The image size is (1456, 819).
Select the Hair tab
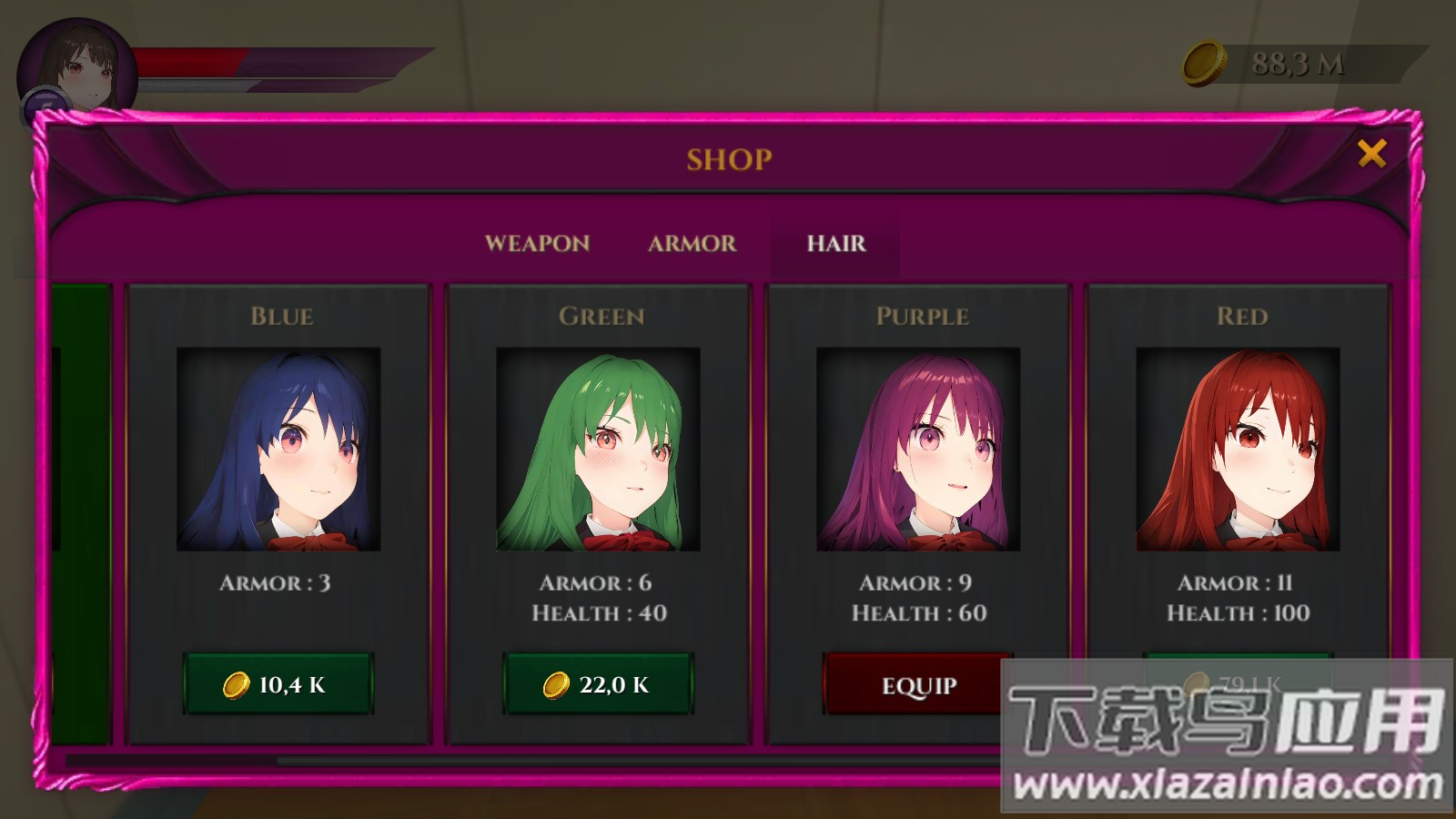(x=835, y=244)
